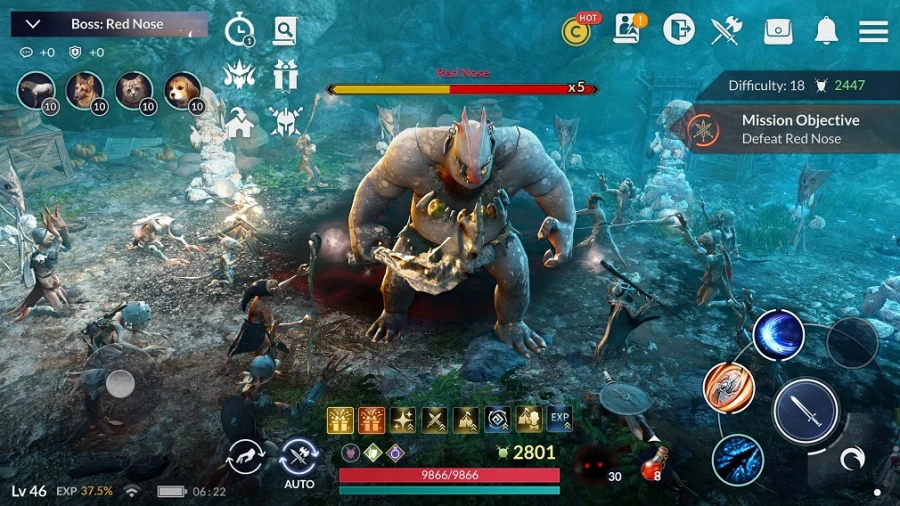900x506 pixels.
Task: Open the hamburger main menu
Action: click(874, 31)
